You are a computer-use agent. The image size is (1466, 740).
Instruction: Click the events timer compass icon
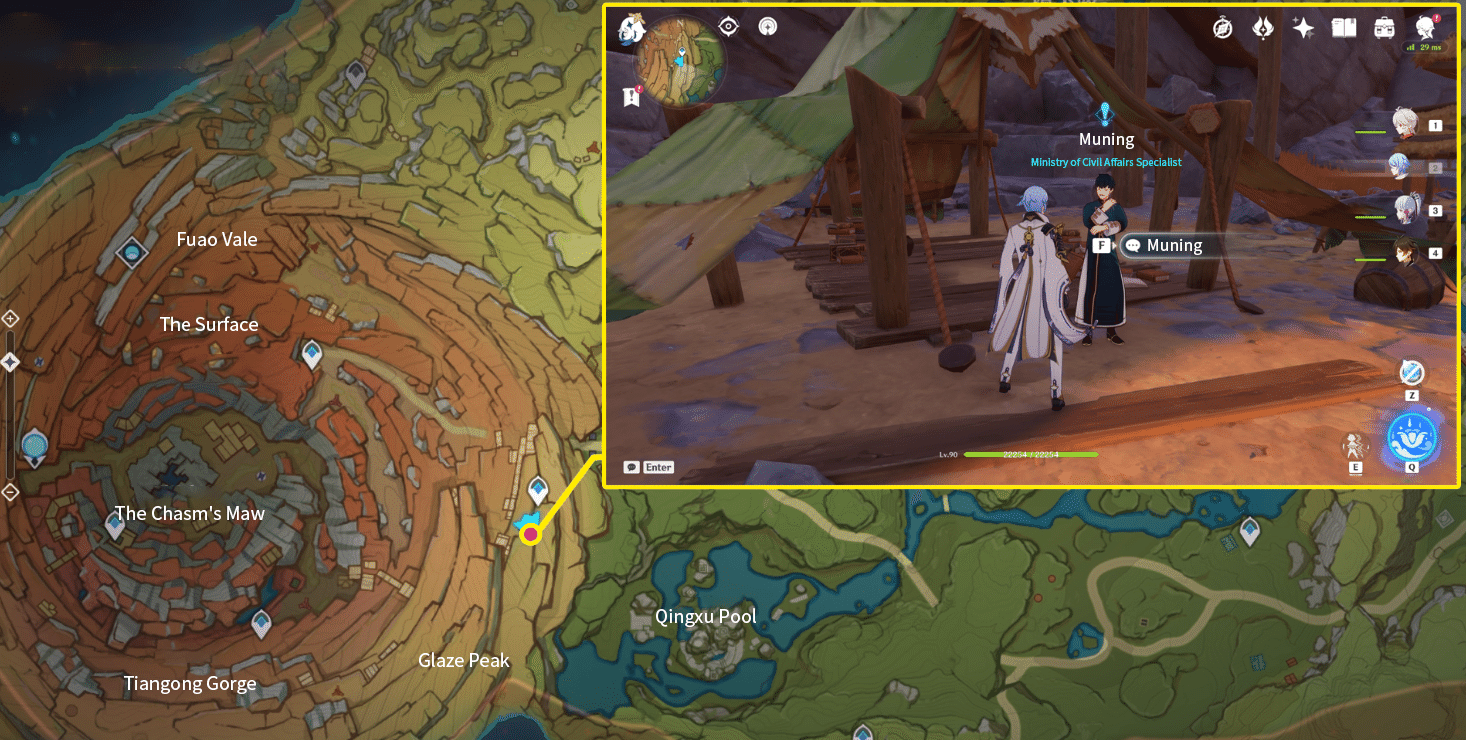pos(1222,27)
